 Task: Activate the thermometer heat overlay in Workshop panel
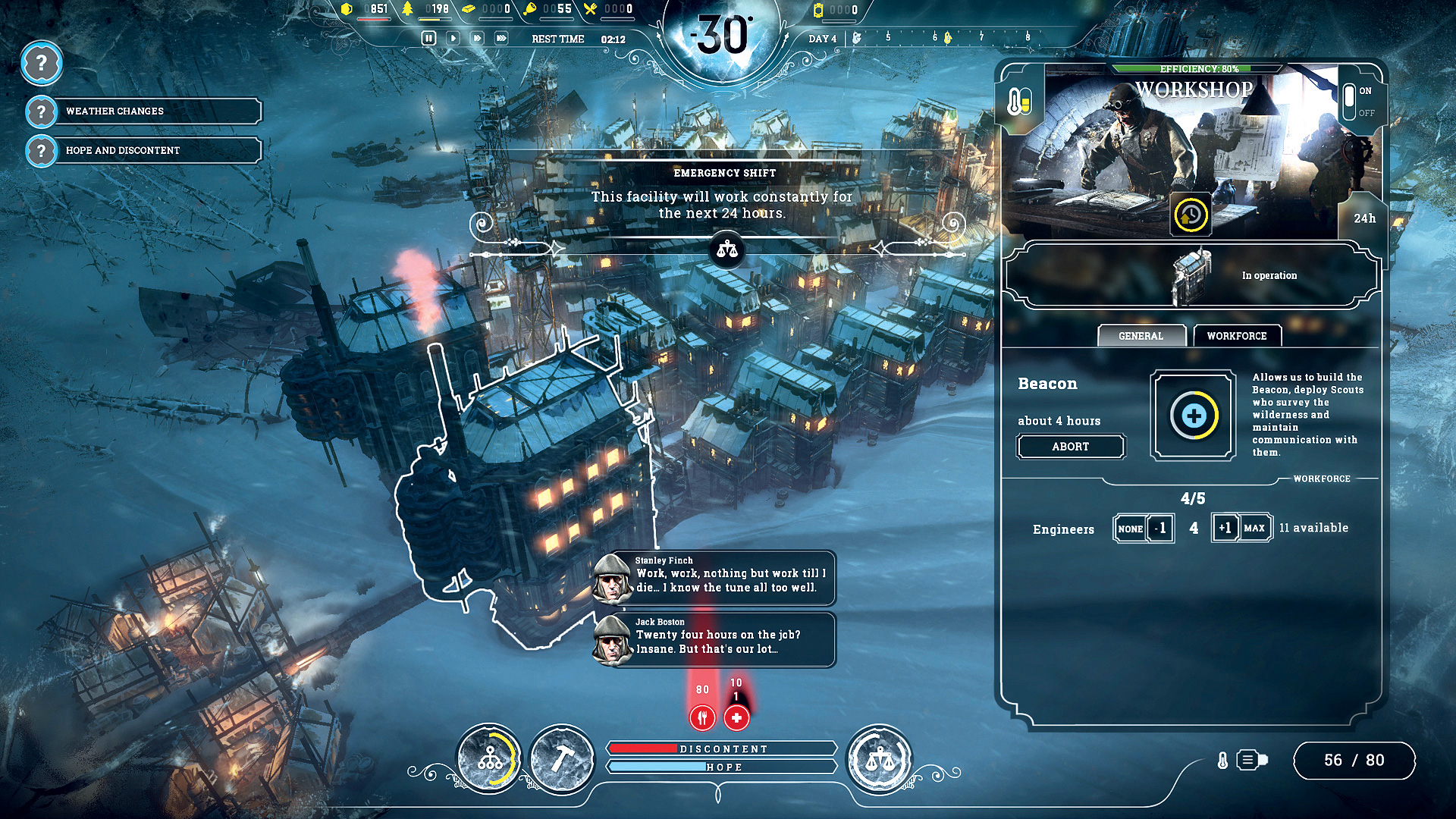point(1018,99)
